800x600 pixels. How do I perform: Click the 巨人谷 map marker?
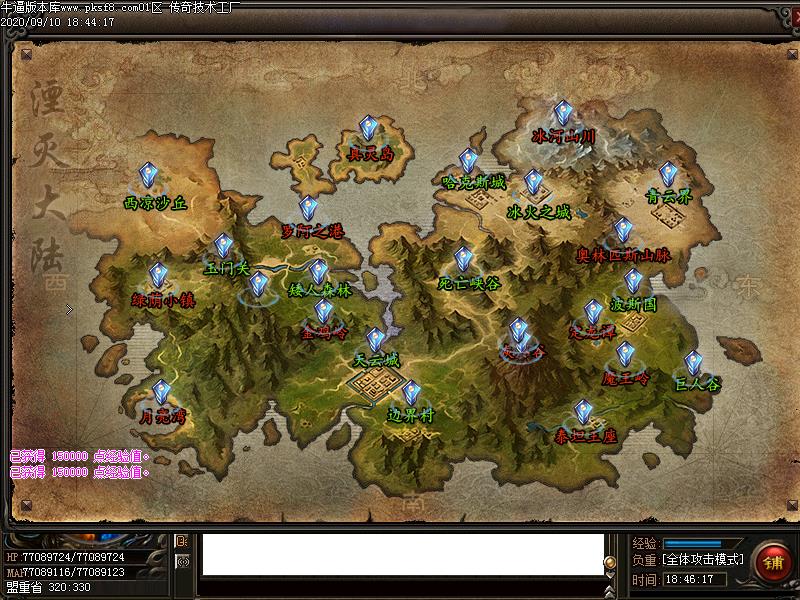coord(693,362)
